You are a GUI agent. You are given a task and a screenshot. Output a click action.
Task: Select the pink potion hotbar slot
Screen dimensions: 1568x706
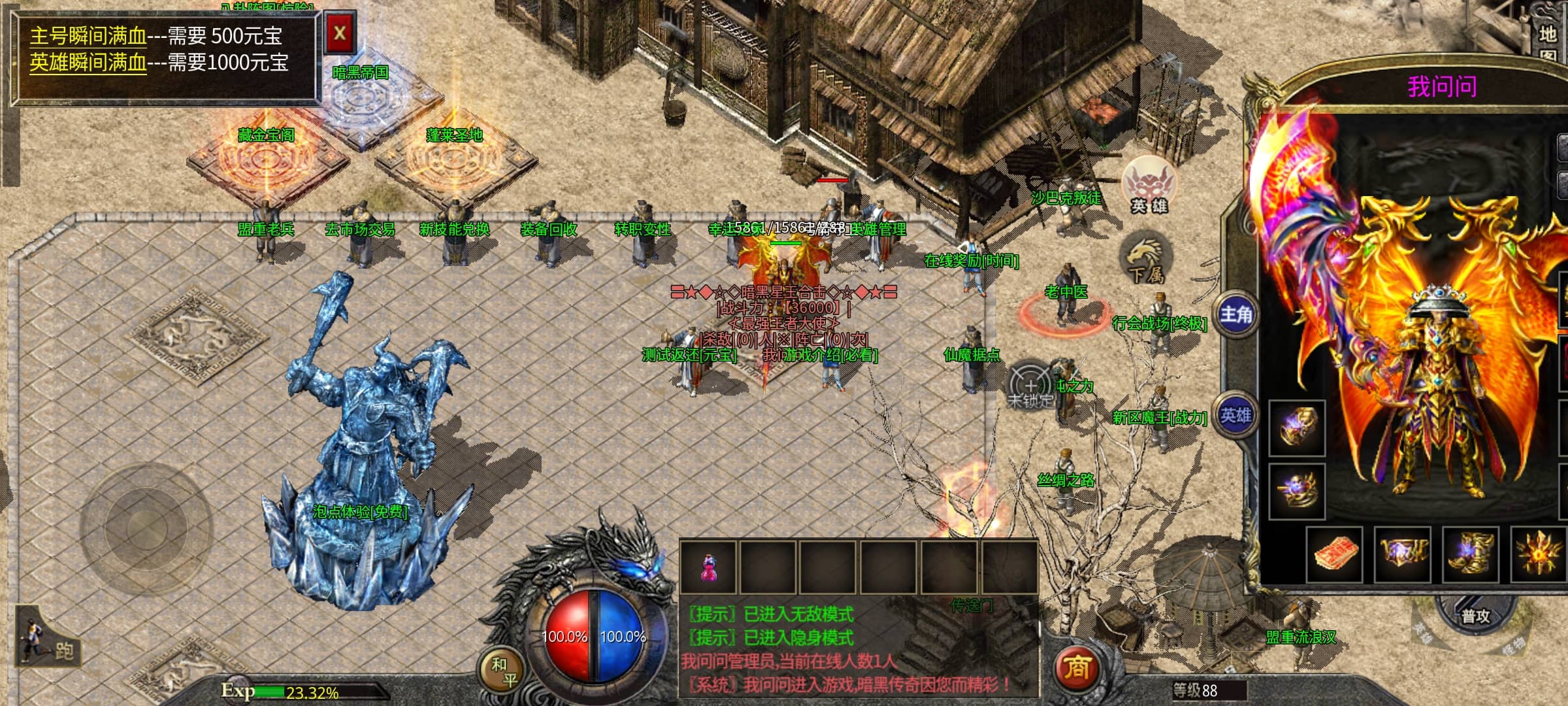click(708, 566)
